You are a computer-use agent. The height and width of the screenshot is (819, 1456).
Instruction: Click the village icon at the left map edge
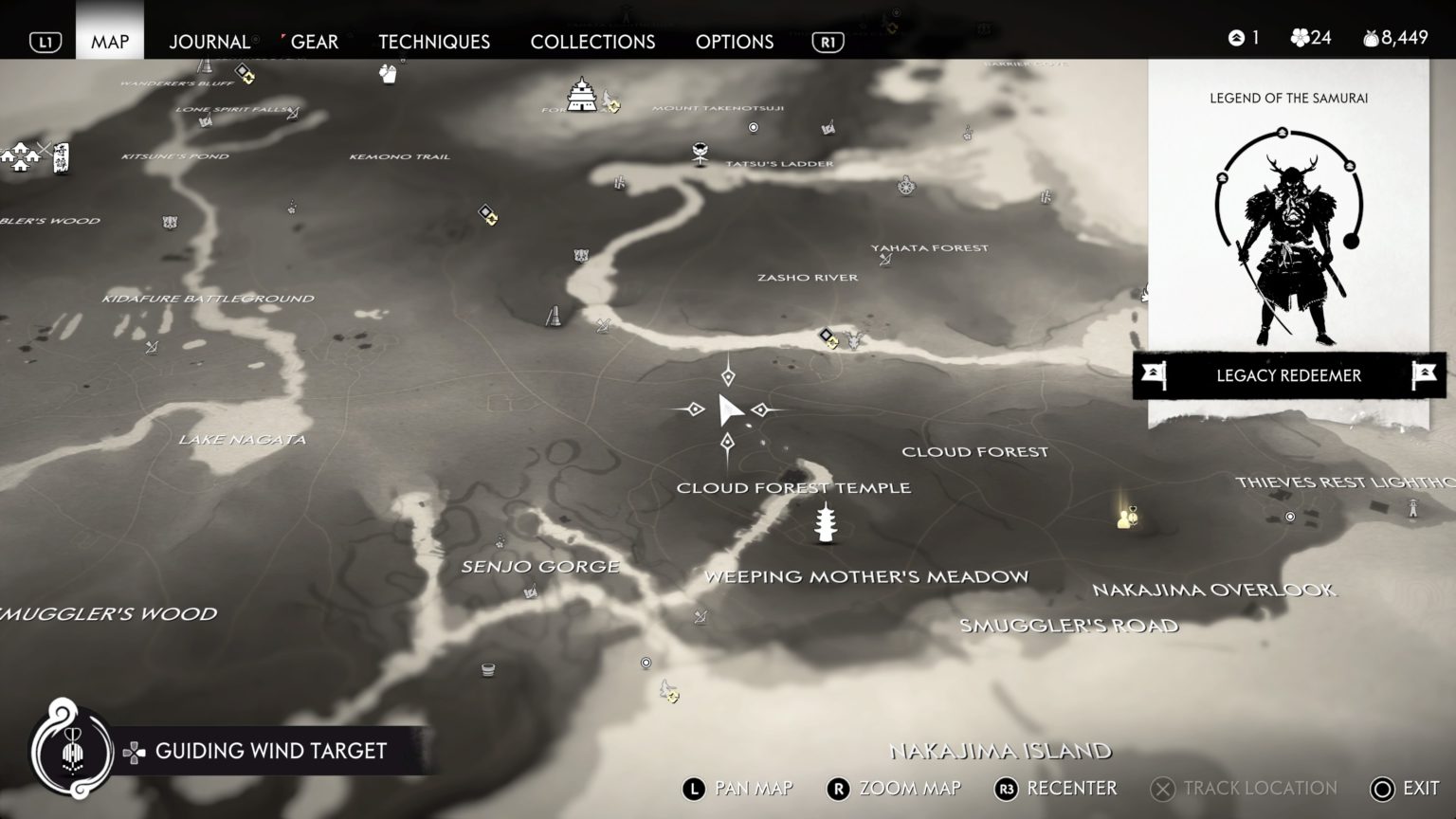(x=19, y=156)
